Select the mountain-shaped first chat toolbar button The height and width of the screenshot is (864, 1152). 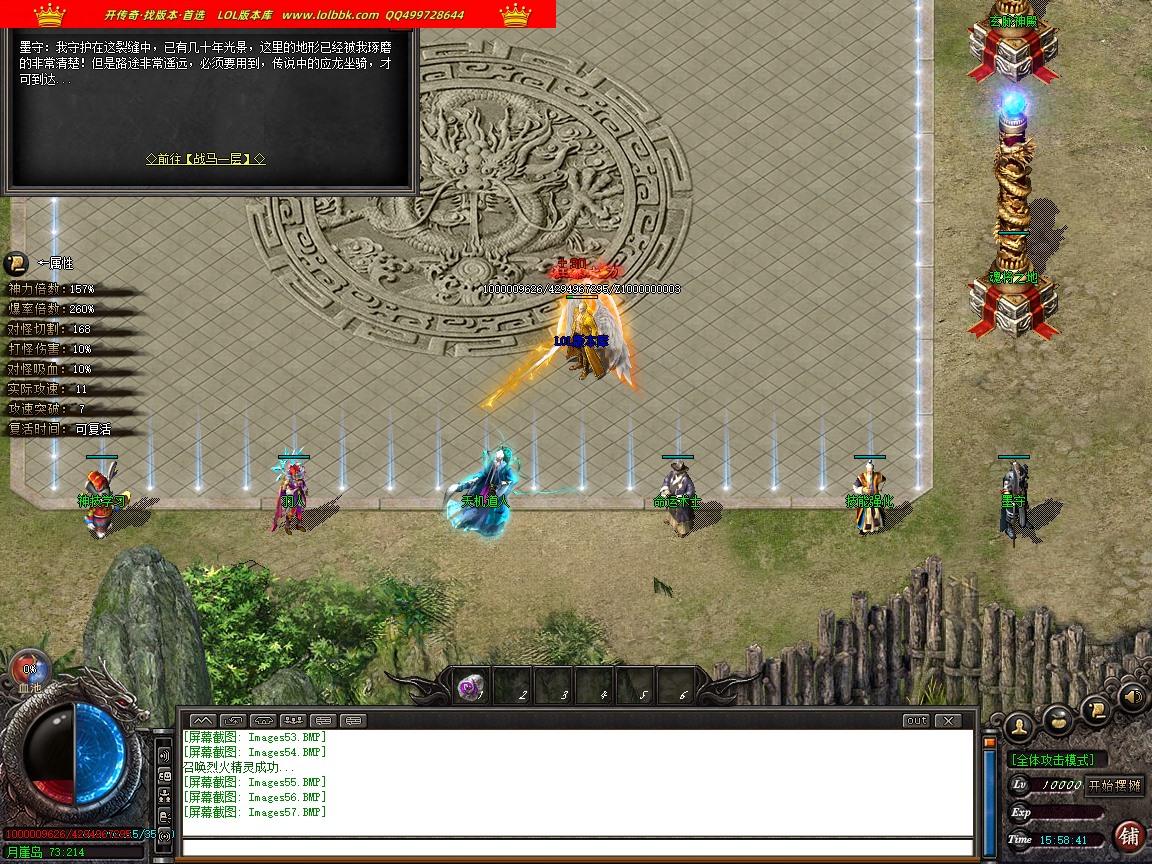[202, 720]
